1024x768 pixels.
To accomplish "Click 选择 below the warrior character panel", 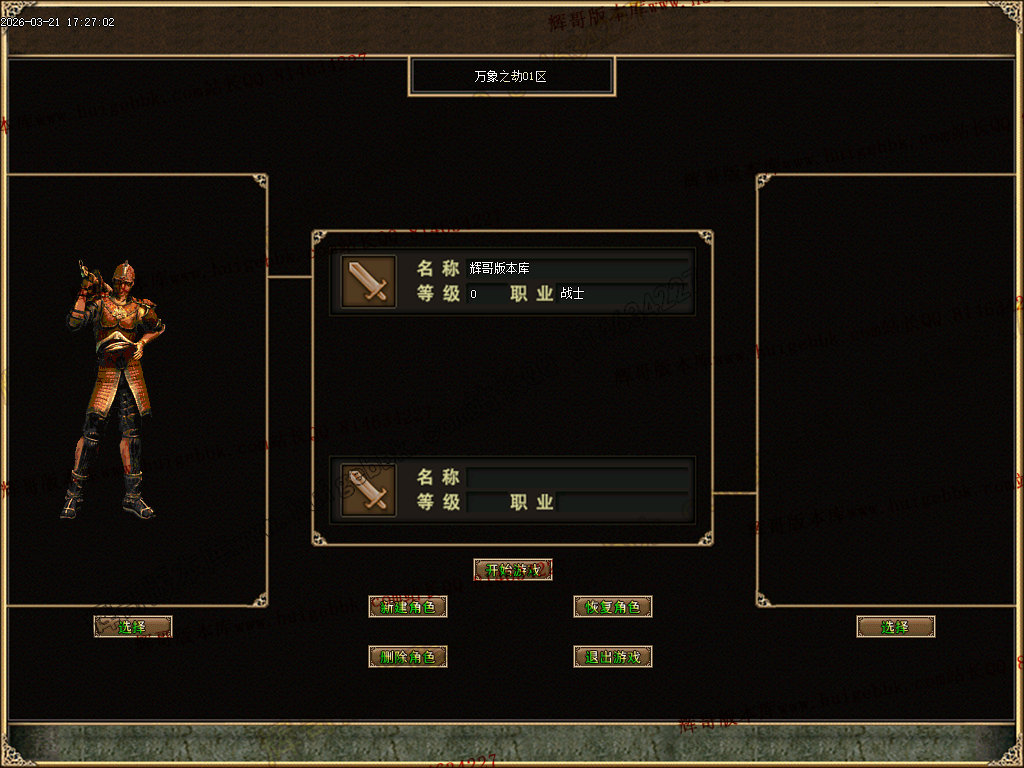I will point(133,626).
